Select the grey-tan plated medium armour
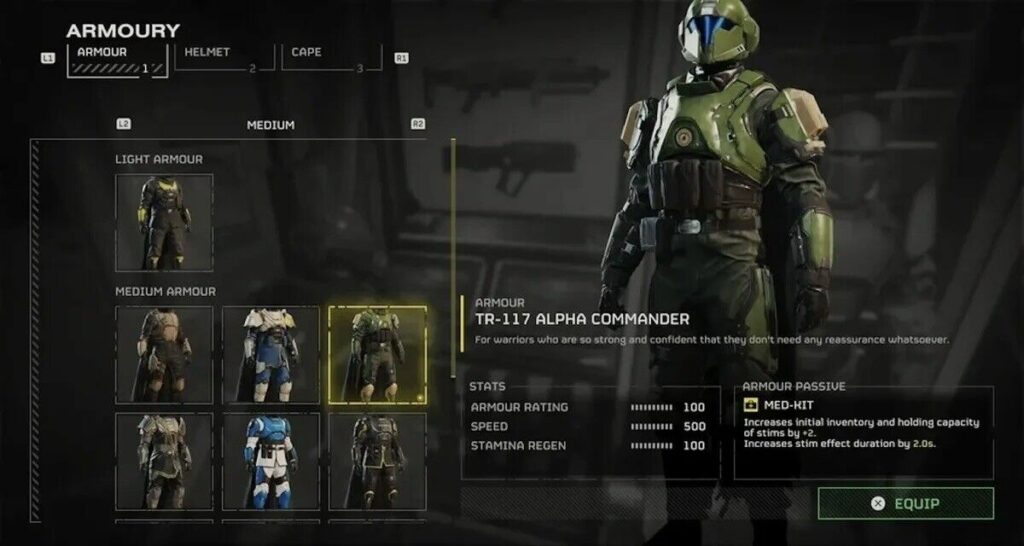Screen dimensions: 1024x546 pos(164,462)
